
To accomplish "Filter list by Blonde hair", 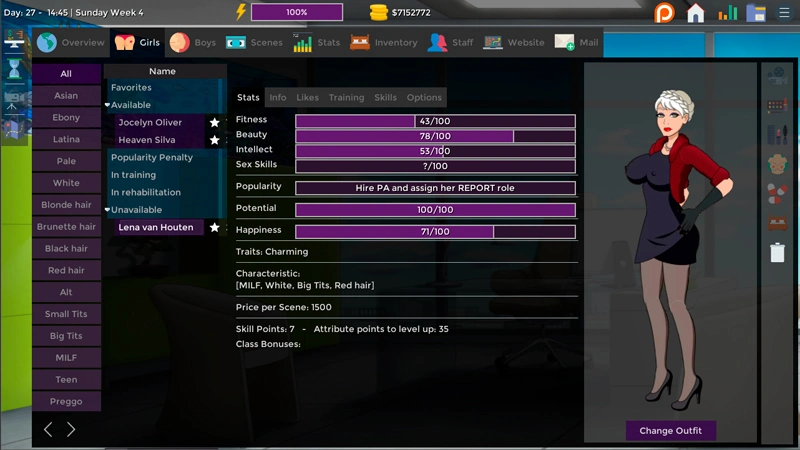I will point(66,205).
